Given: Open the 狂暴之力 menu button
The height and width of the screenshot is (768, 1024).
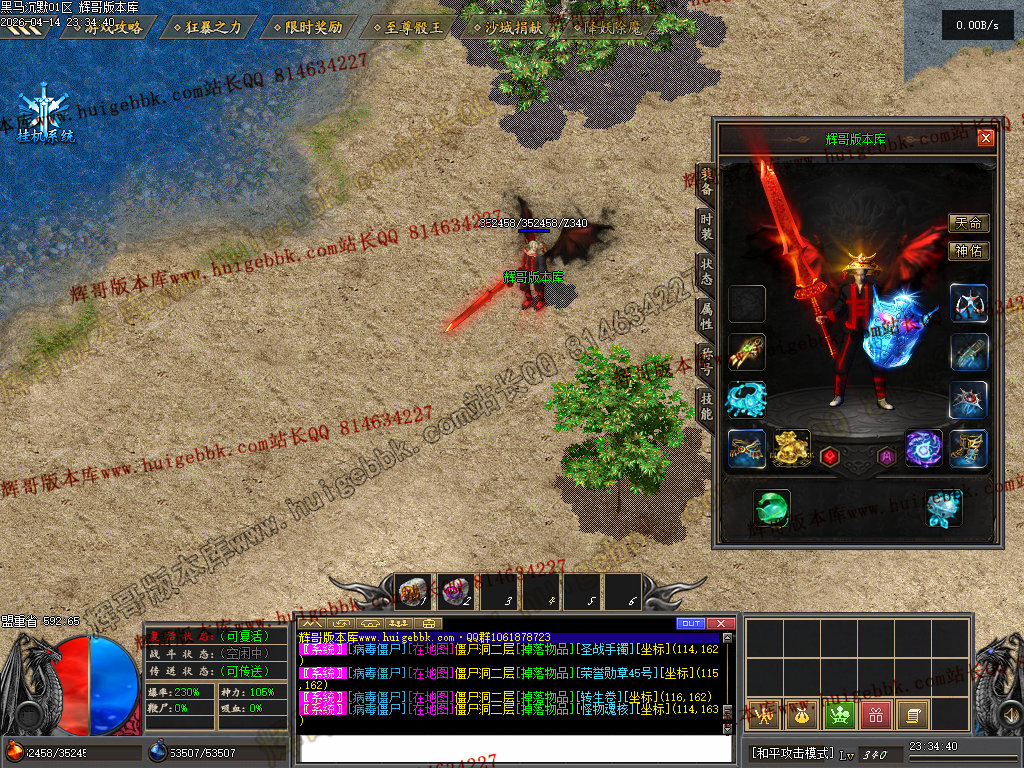Looking at the screenshot, I should [x=207, y=28].
